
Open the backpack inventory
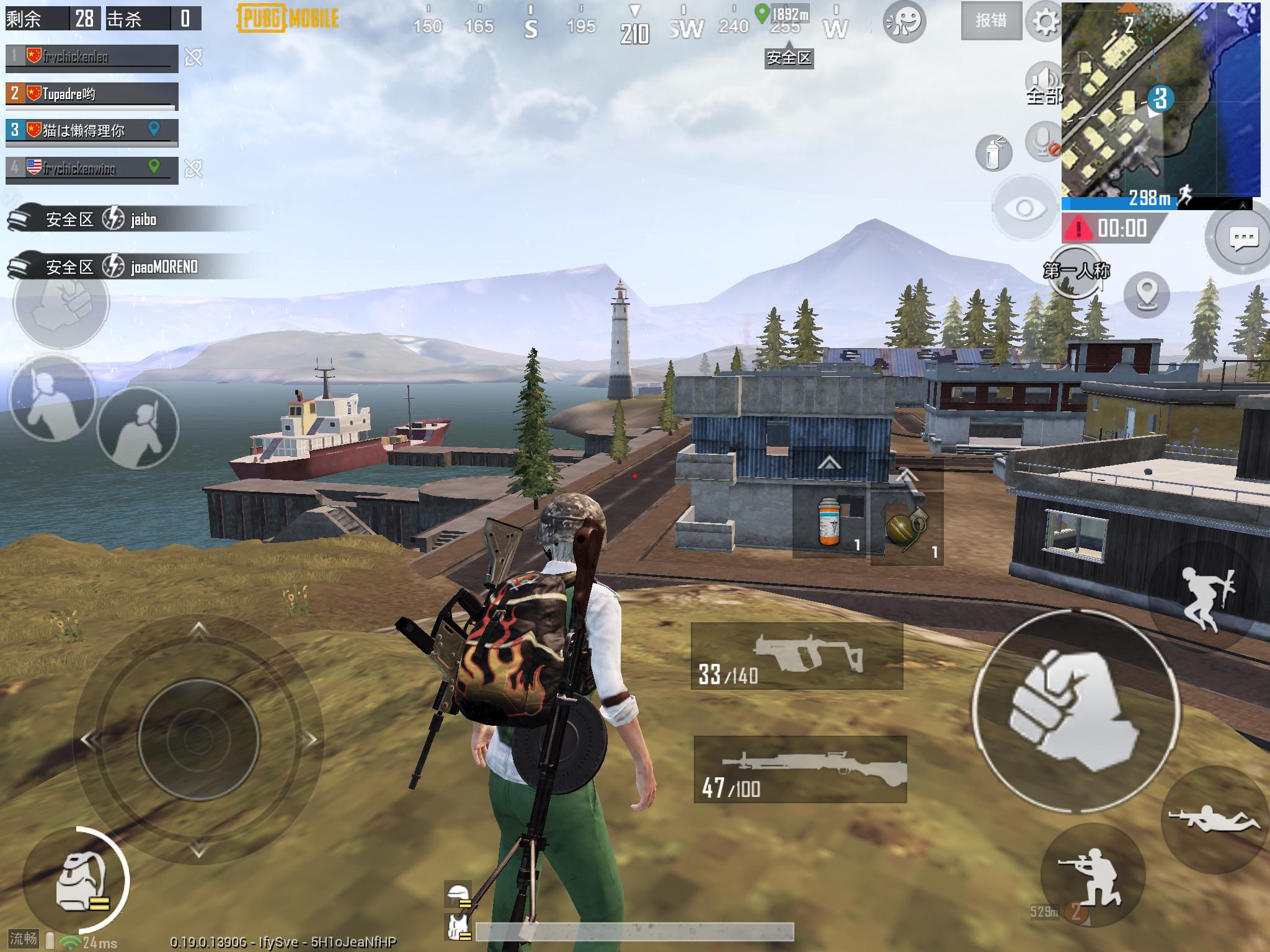(x=77, y=882)
